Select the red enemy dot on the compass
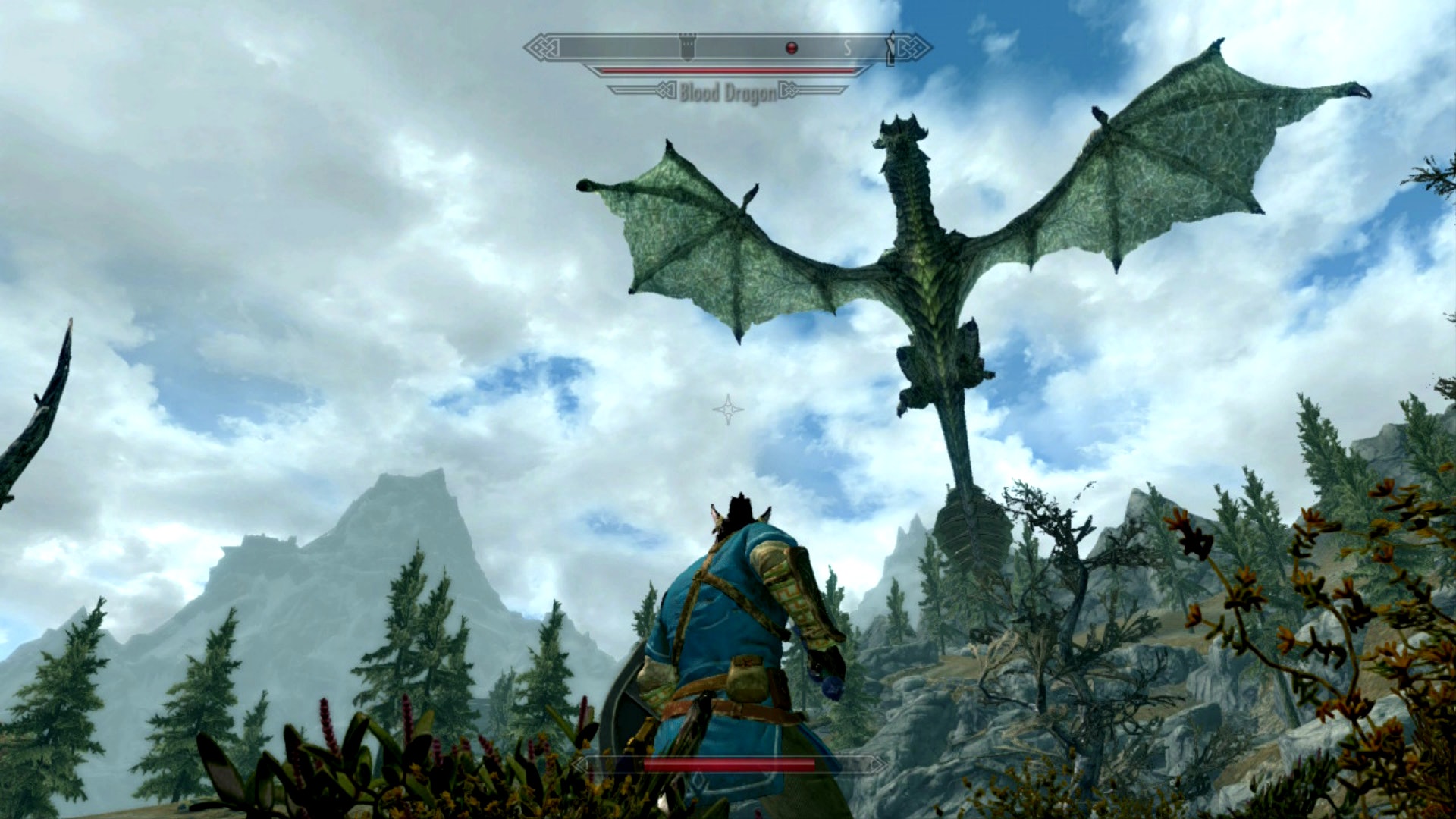This screenshot has height=819, width=1456. point(792,48)
